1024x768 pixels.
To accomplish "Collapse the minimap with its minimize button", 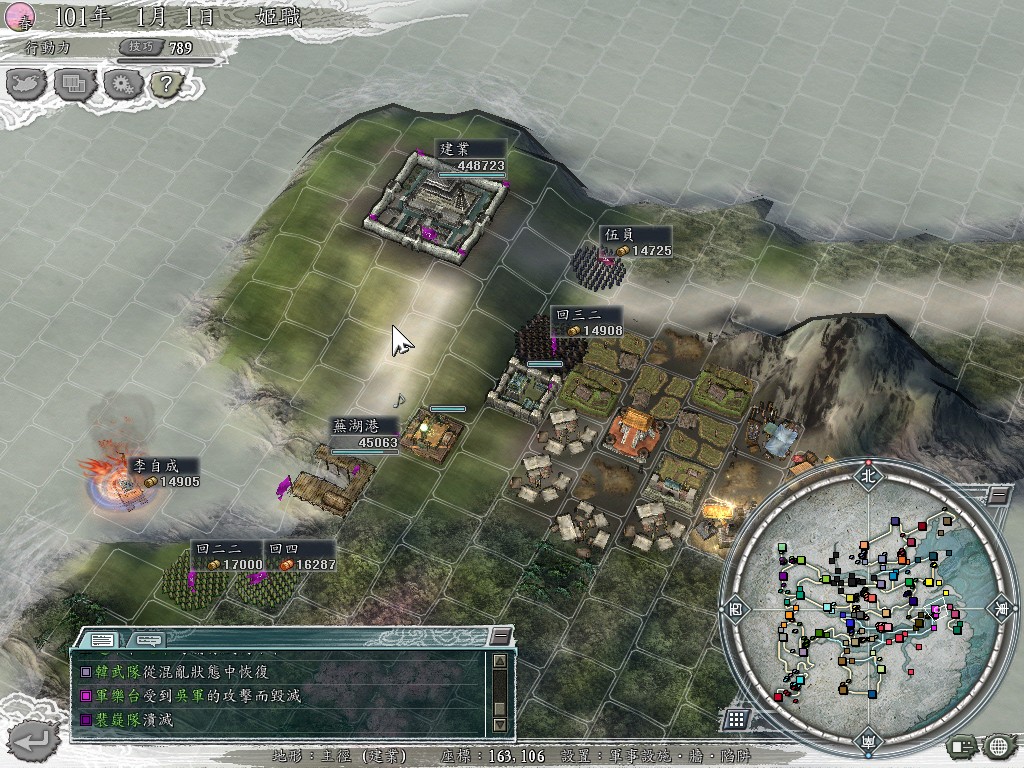I will [x=998, y=495].
